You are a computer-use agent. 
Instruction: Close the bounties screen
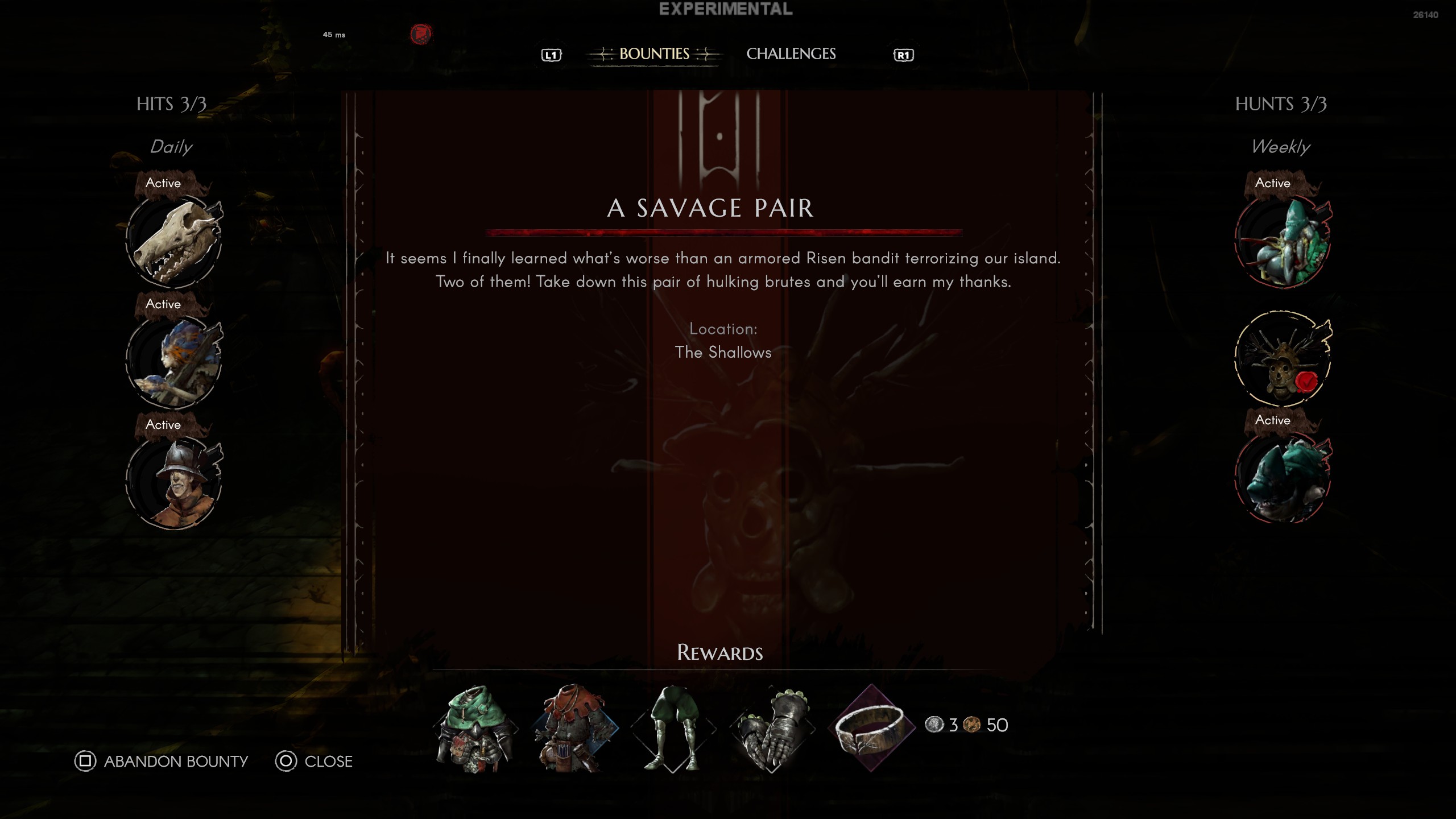tap(314, 761)
